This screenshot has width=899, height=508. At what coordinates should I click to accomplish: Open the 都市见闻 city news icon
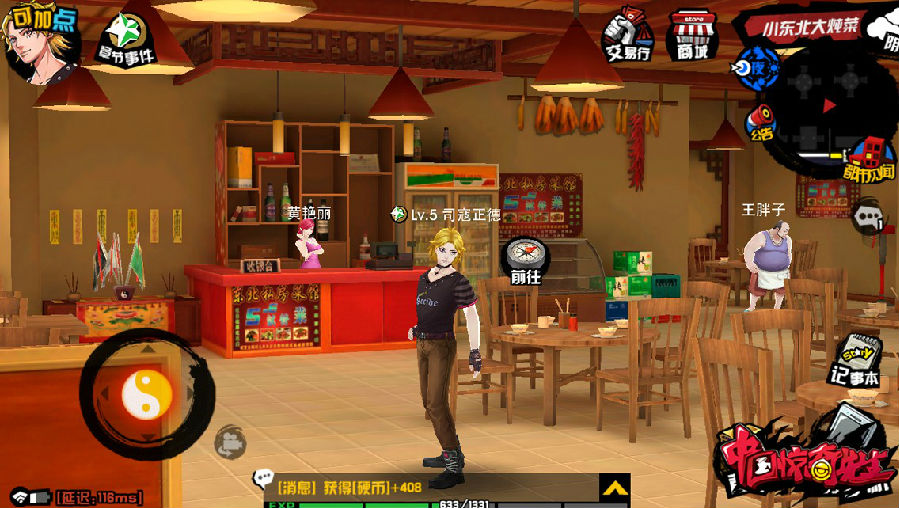[868, 160]
